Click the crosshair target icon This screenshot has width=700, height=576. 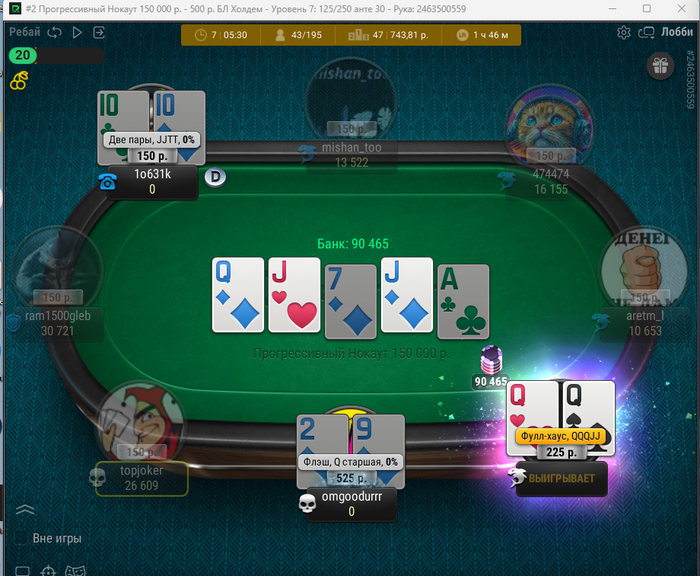tap(48, 571)
